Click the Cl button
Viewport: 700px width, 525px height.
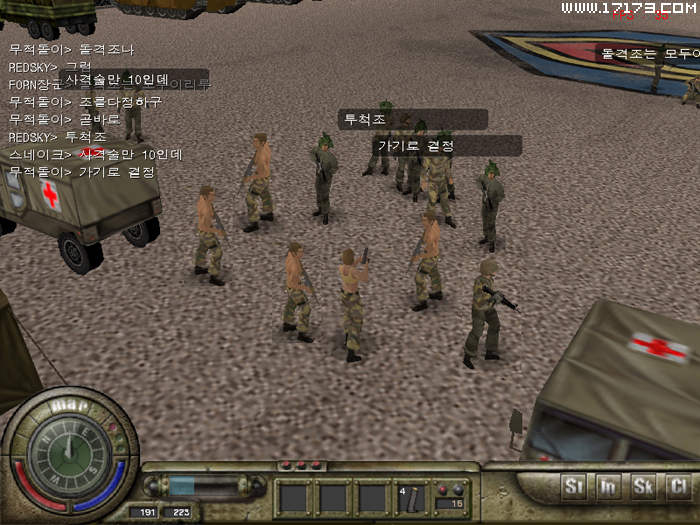679,487
